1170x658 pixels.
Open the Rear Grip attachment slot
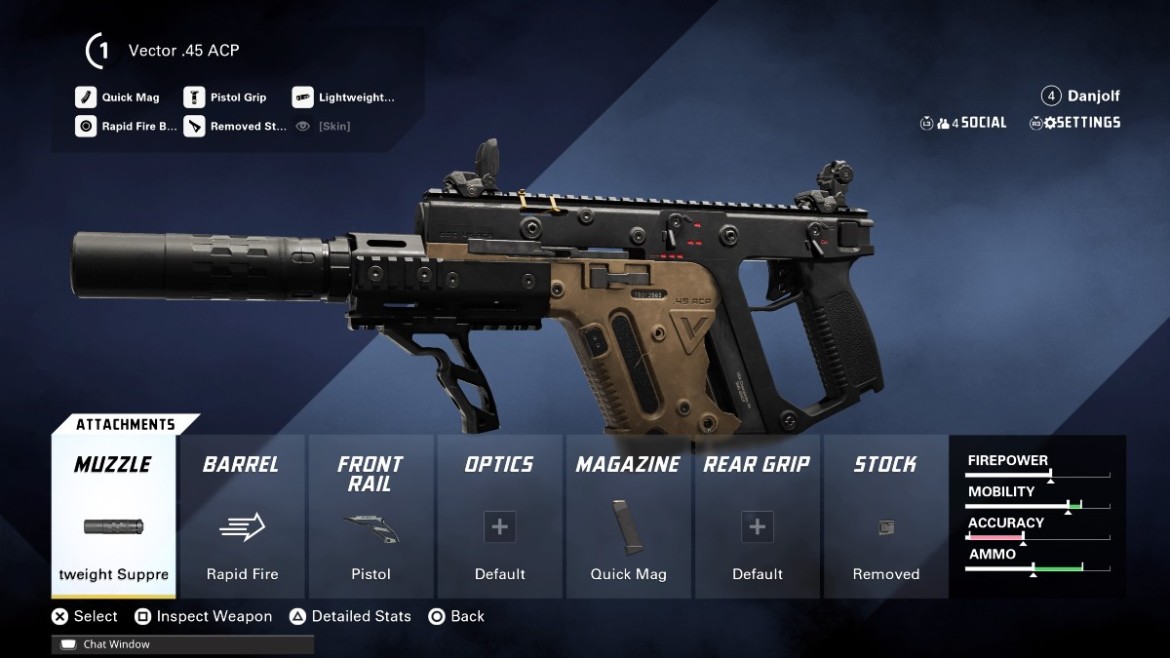757,516
